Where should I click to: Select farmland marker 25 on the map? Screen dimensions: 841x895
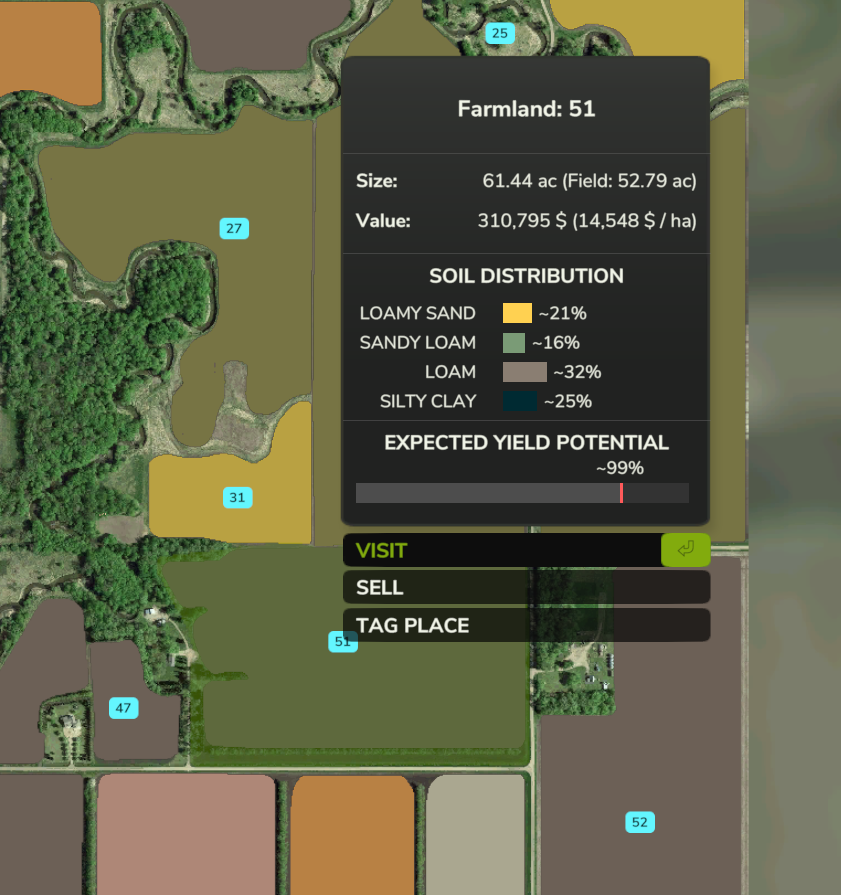pyautogui.click(x=499, y=34)
